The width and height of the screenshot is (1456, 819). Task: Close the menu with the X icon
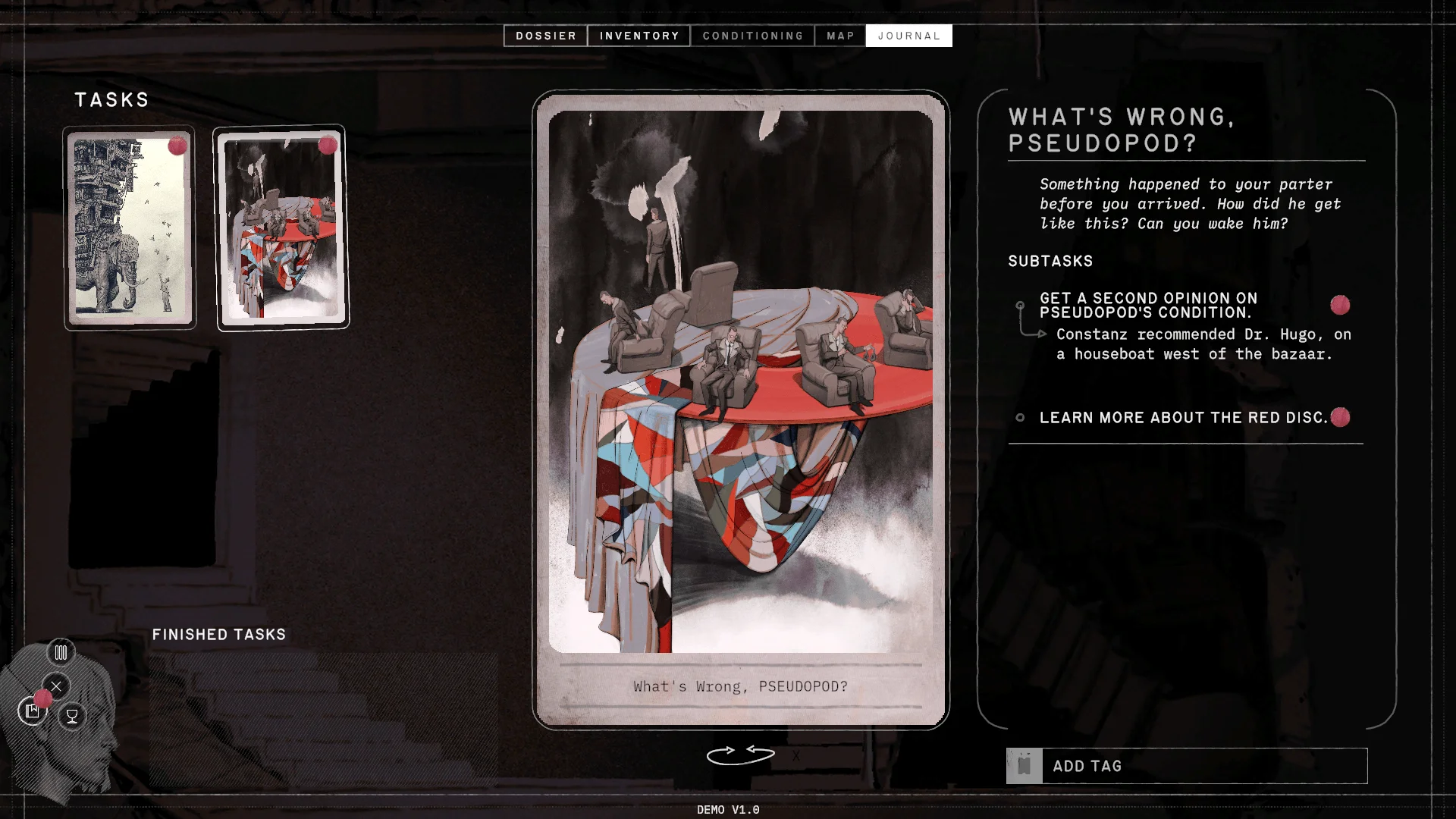point(56,686)
